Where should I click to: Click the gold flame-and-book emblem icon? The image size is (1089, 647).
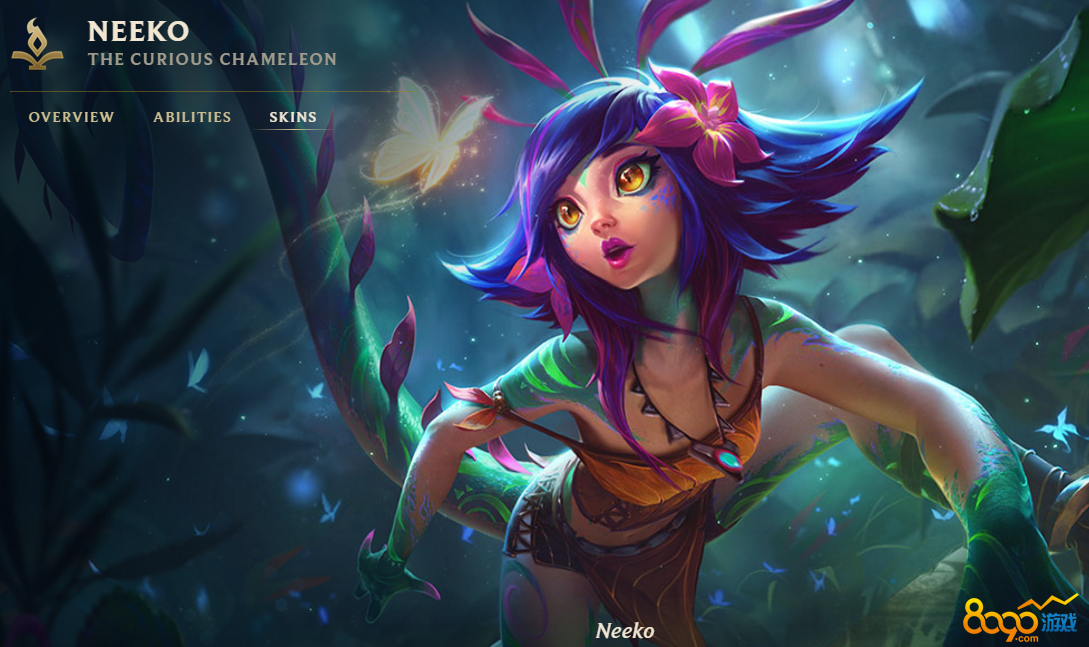(37, 45)
